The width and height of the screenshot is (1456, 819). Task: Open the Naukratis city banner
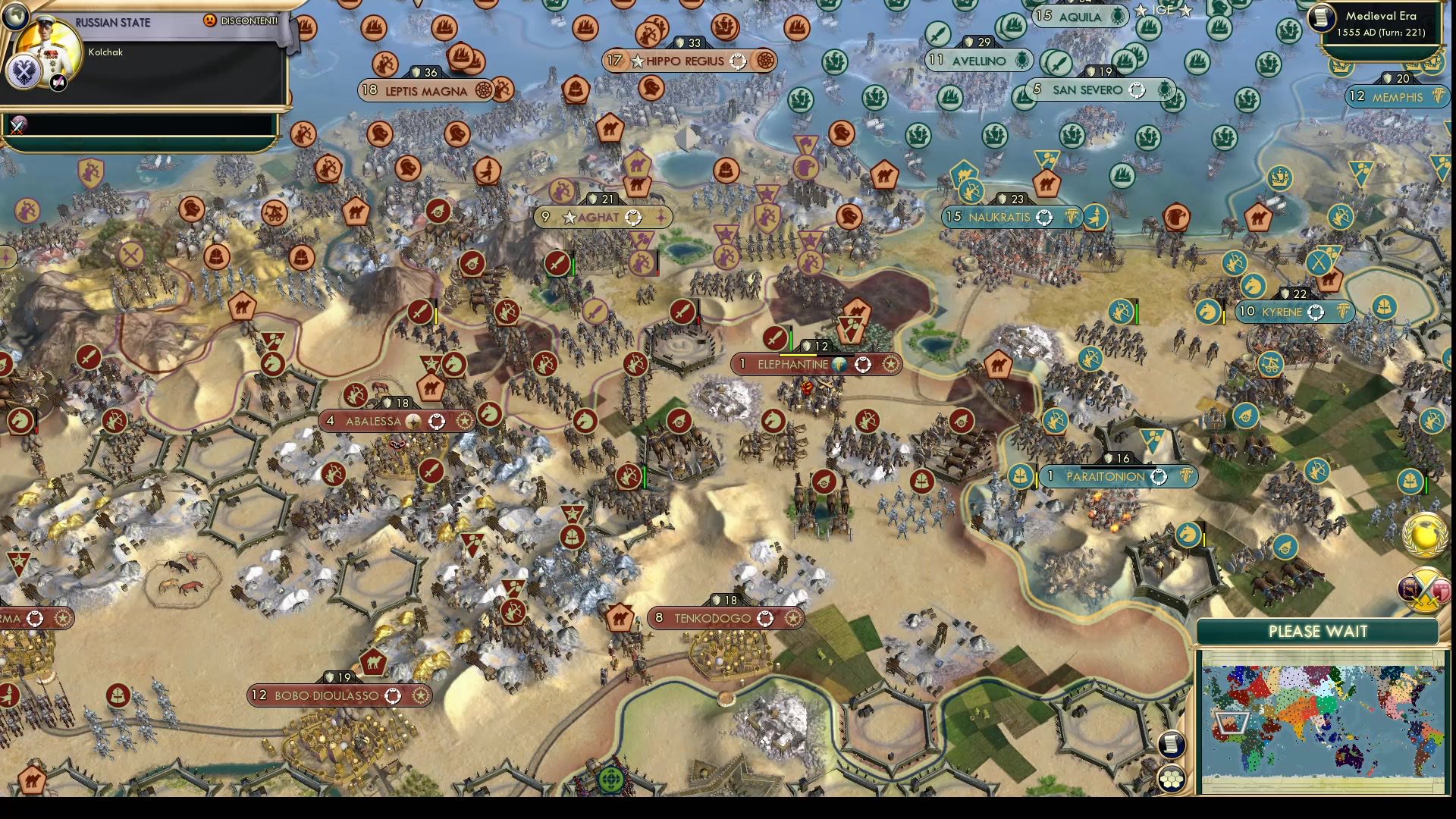pyautogui.click(x=999, y=217)
